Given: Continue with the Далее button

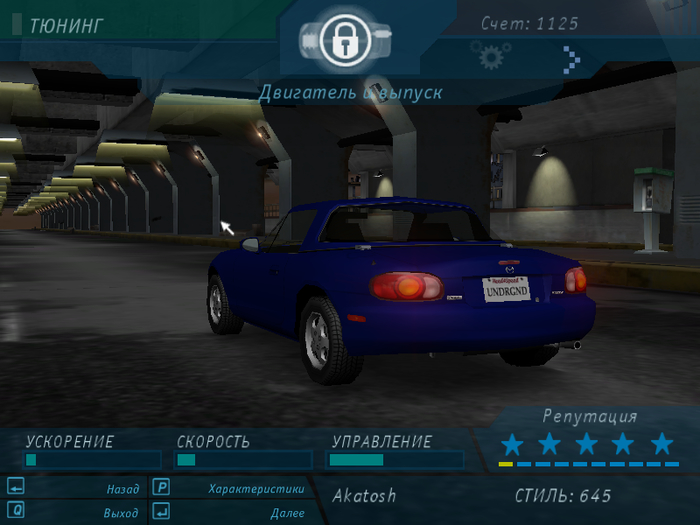Looking at the screenshot, I should pos(286,512).
